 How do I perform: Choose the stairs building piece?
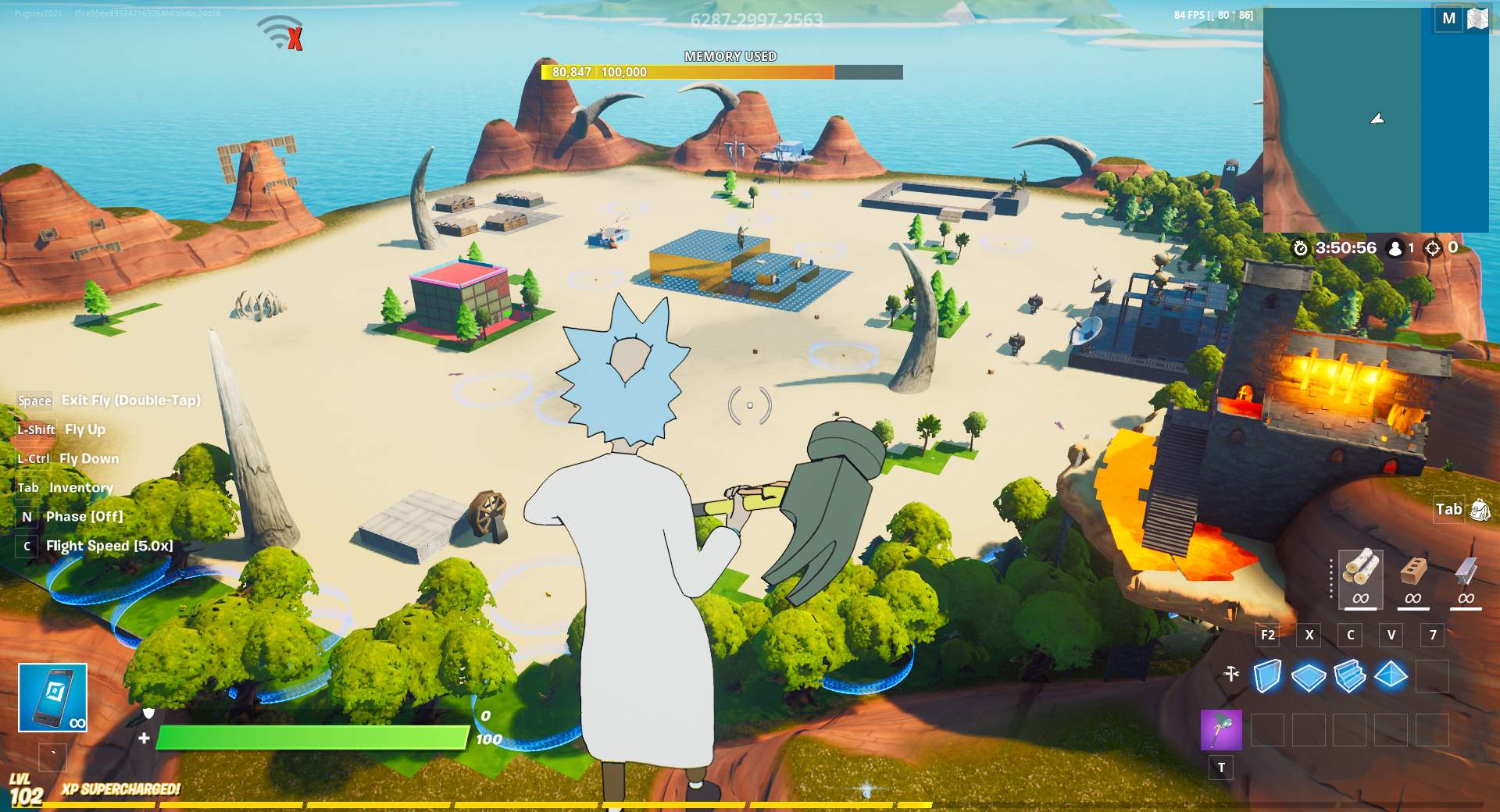click(x=1350, y=675)
